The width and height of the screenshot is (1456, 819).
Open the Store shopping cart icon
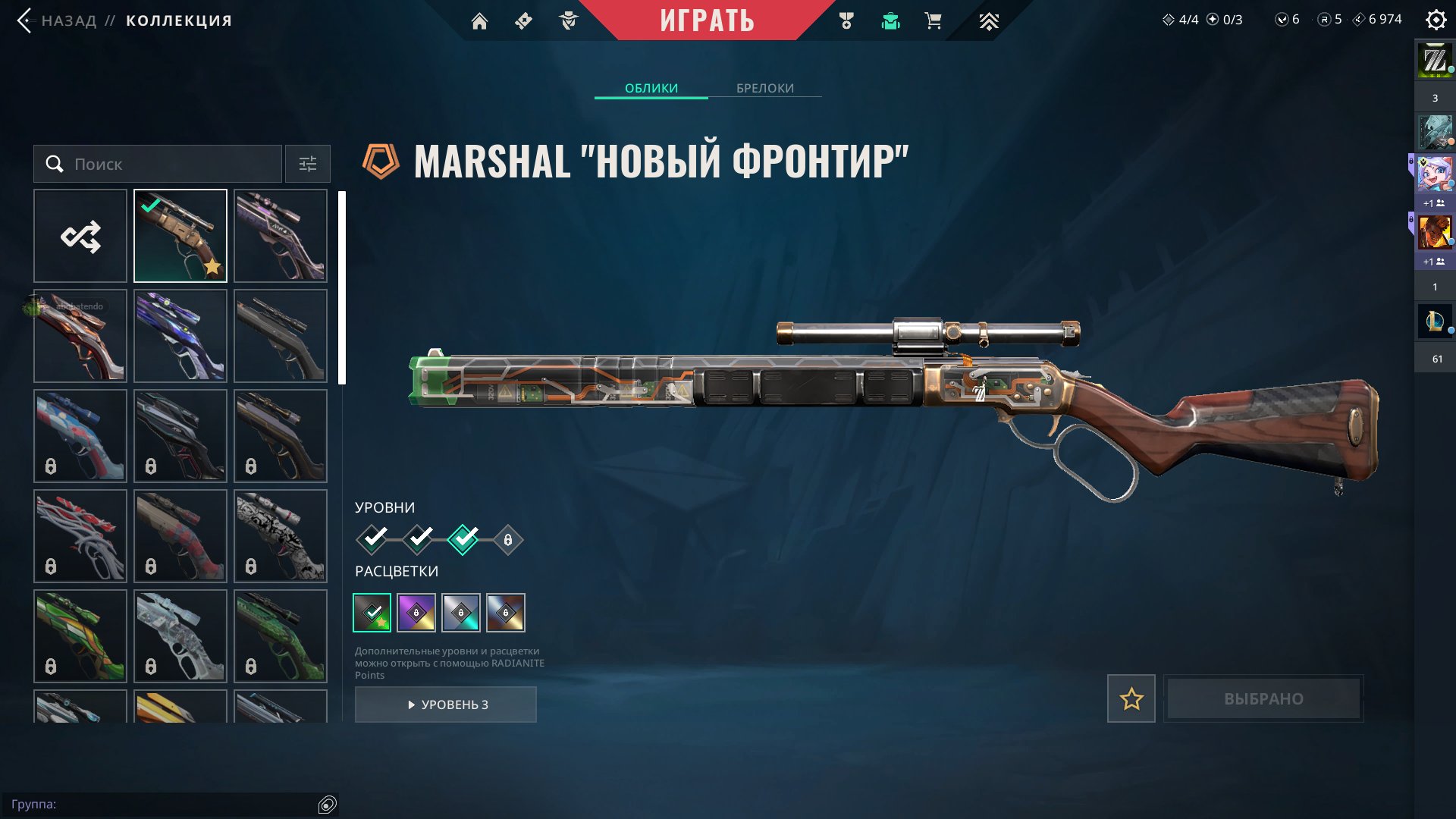point(932,20)
